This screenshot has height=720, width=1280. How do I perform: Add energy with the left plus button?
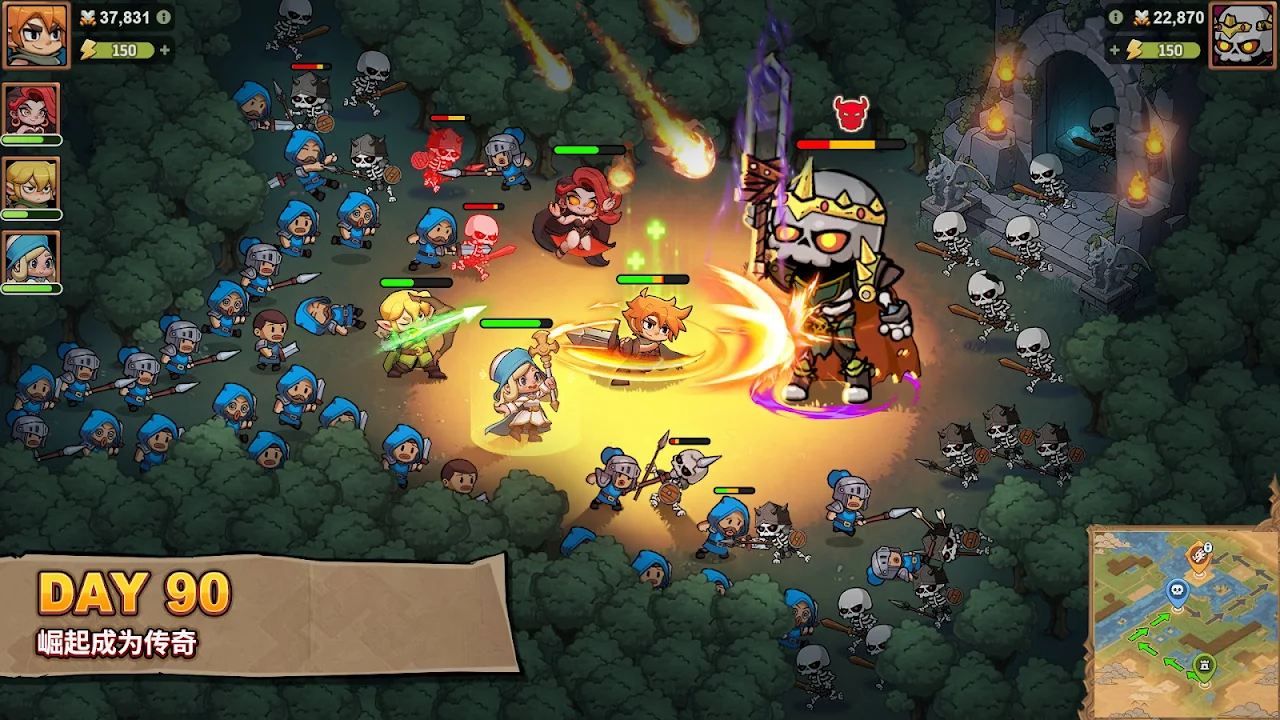pyautogui.click(x=165, y=50)
